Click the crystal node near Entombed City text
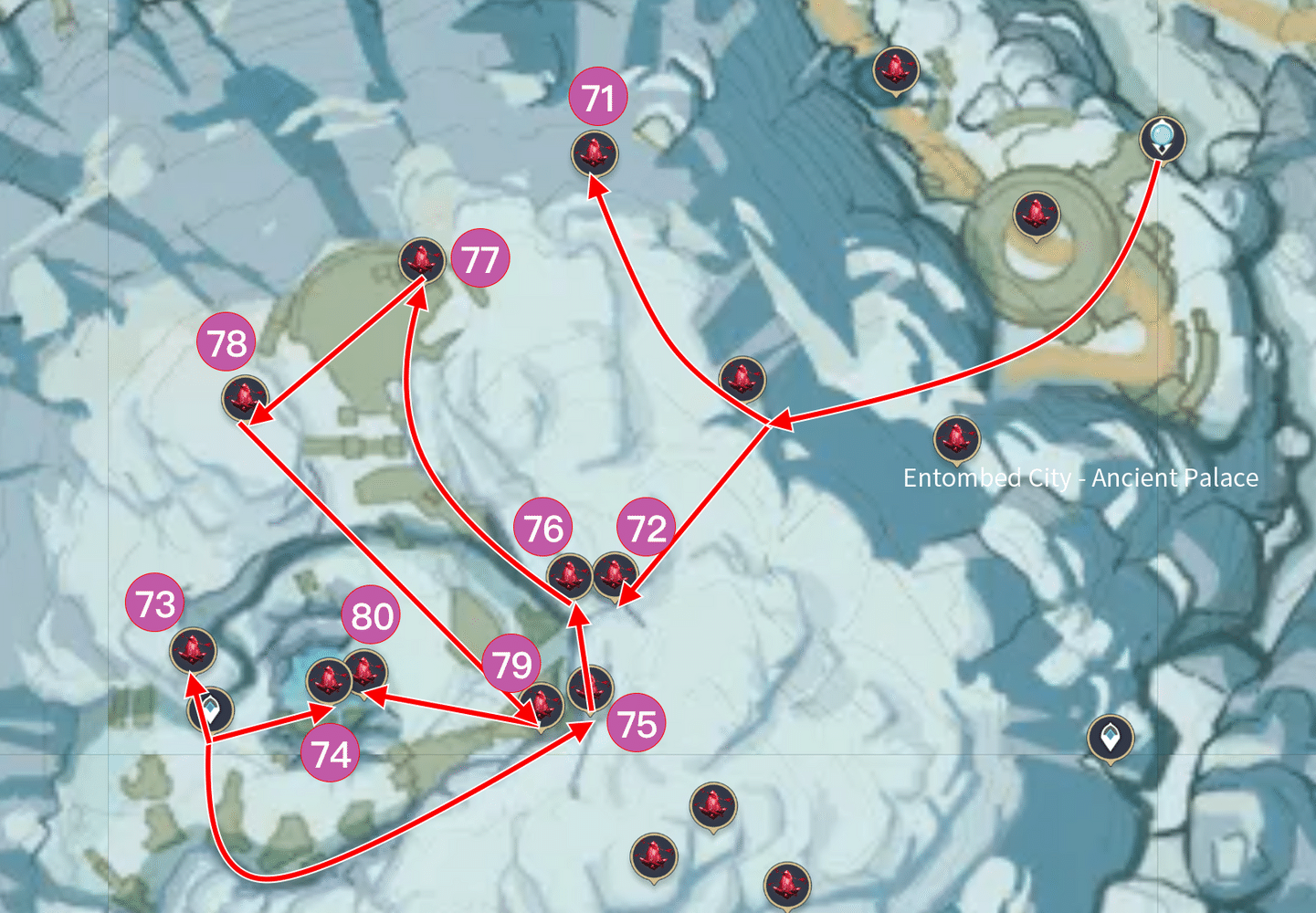The image size is (1316, 913). pyautogui.click(x=956, y=439)
